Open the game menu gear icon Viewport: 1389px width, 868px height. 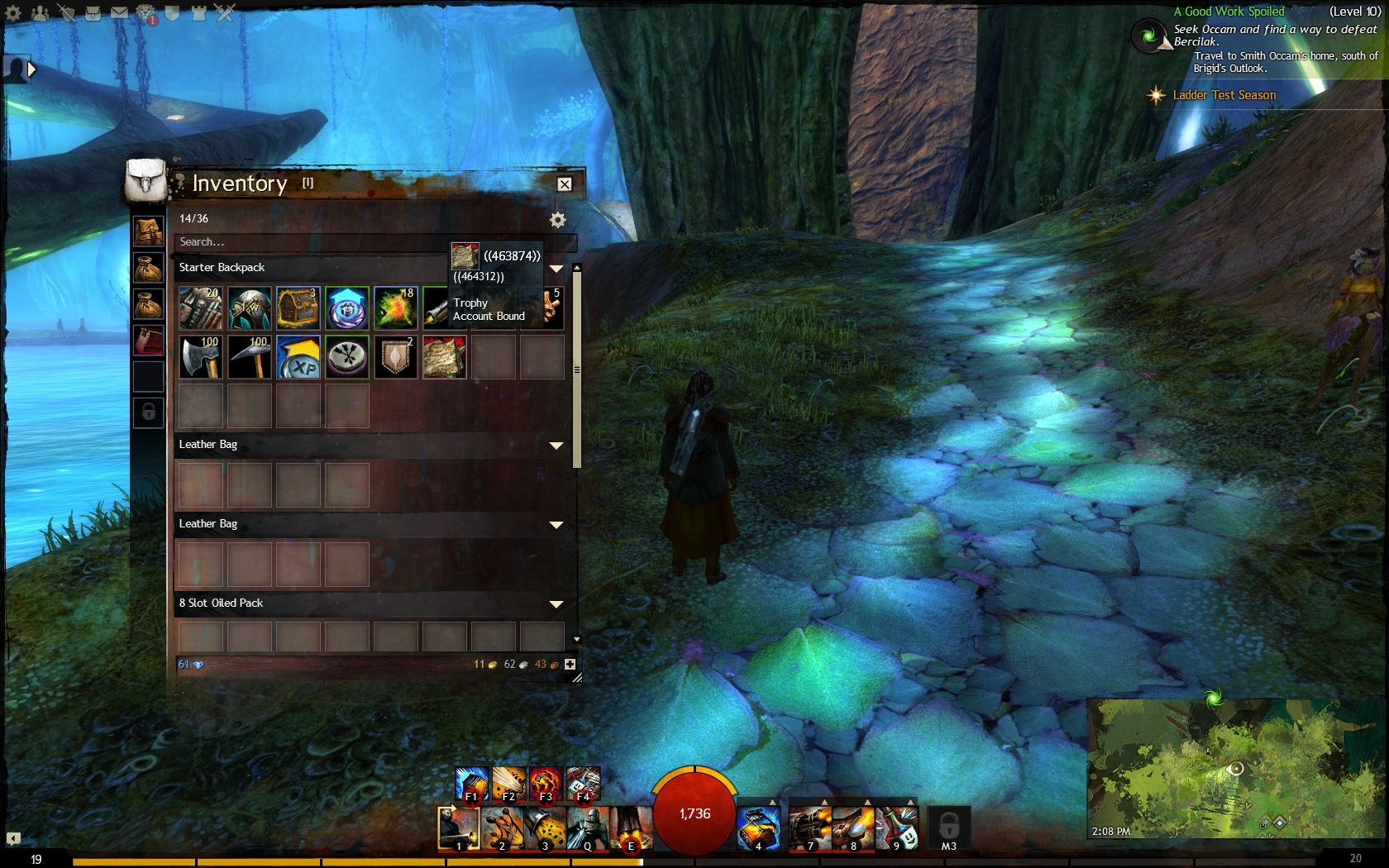click(x=13, y=13)
